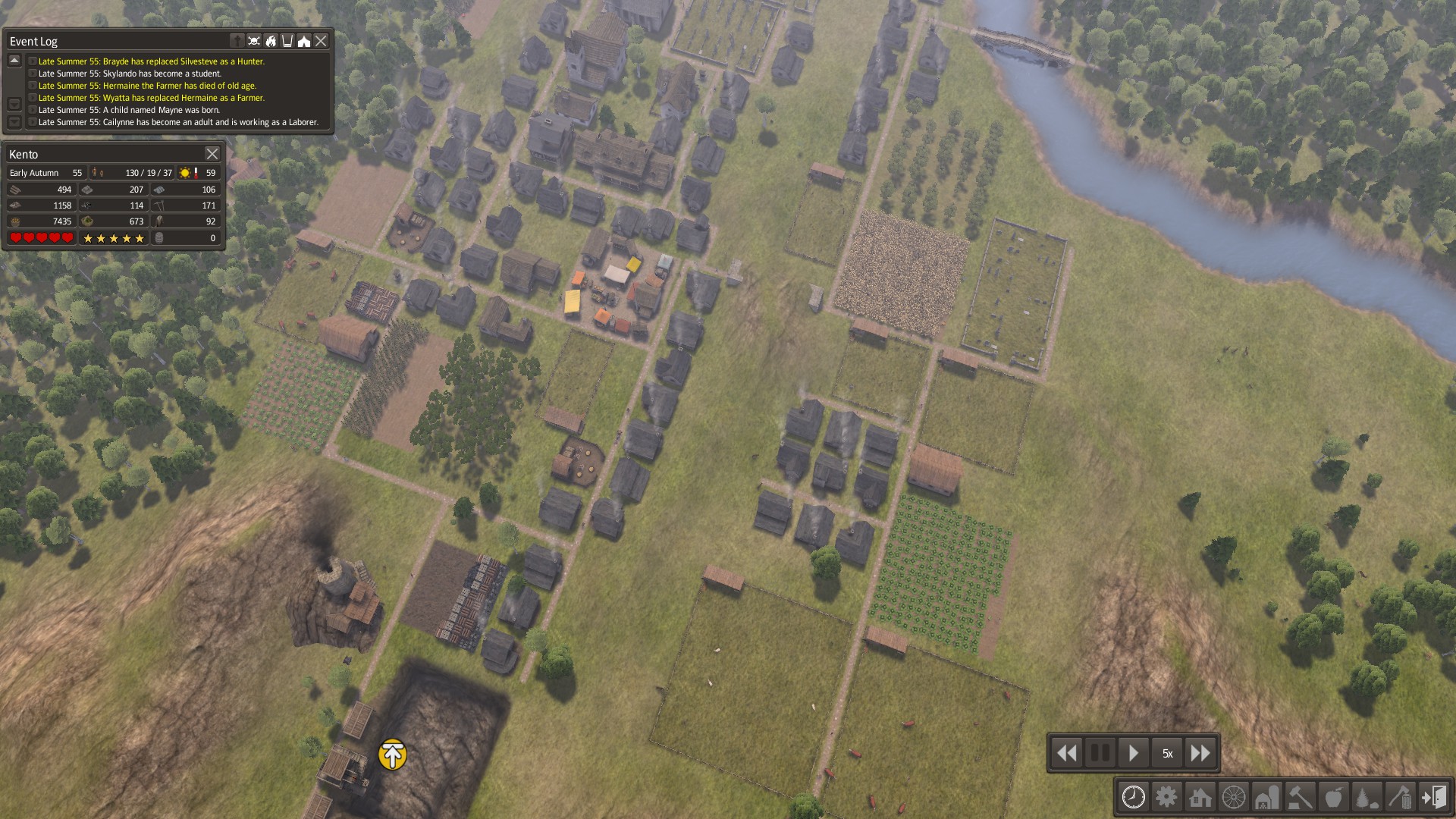Close the Event Log panel
This screenshot has height=819, width=1456.
pos(321,41)
